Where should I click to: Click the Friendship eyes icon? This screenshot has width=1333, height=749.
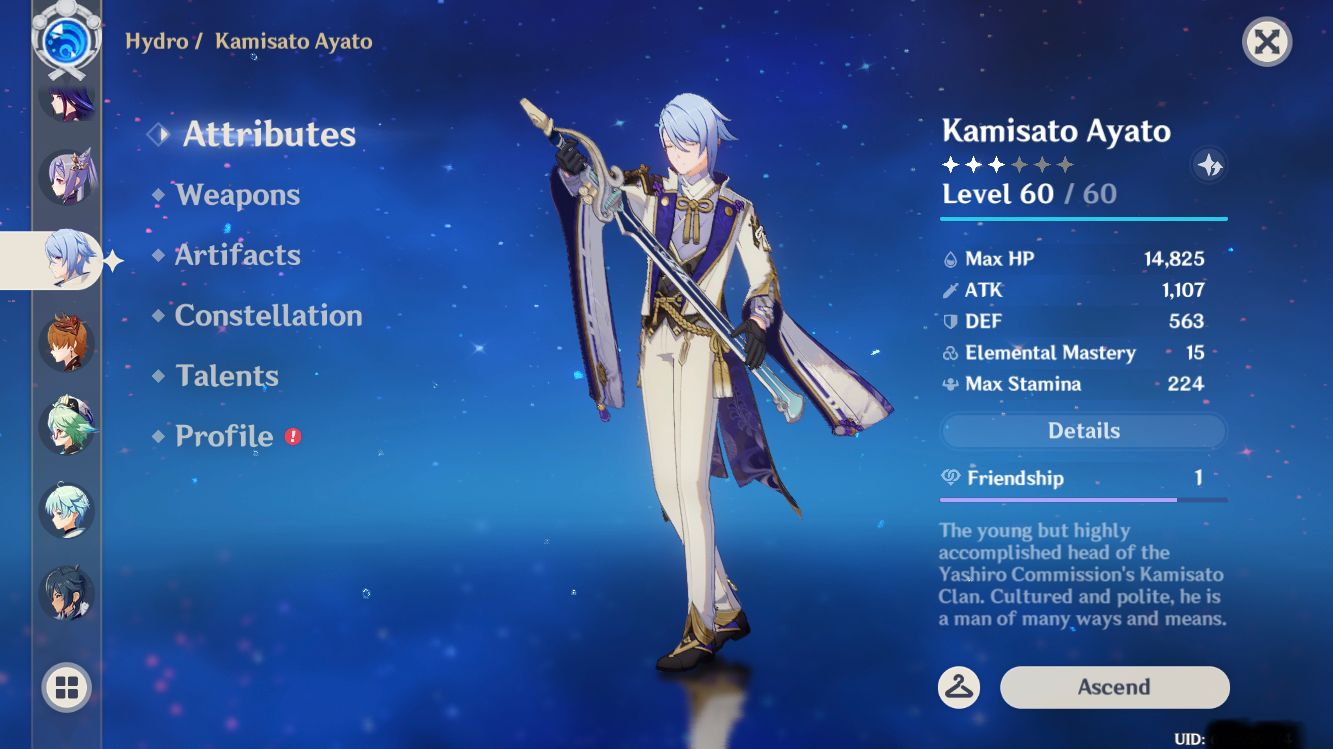(x=951, y=478)
